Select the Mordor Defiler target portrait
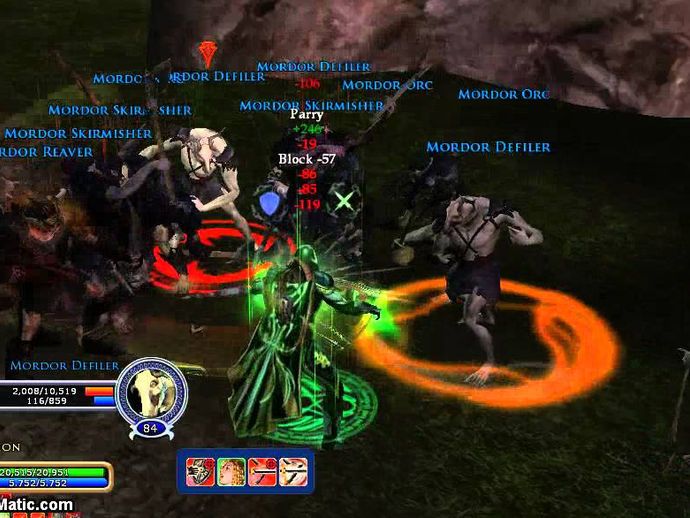The width and height of the screenshot is (690, 518). click(151, 392)
